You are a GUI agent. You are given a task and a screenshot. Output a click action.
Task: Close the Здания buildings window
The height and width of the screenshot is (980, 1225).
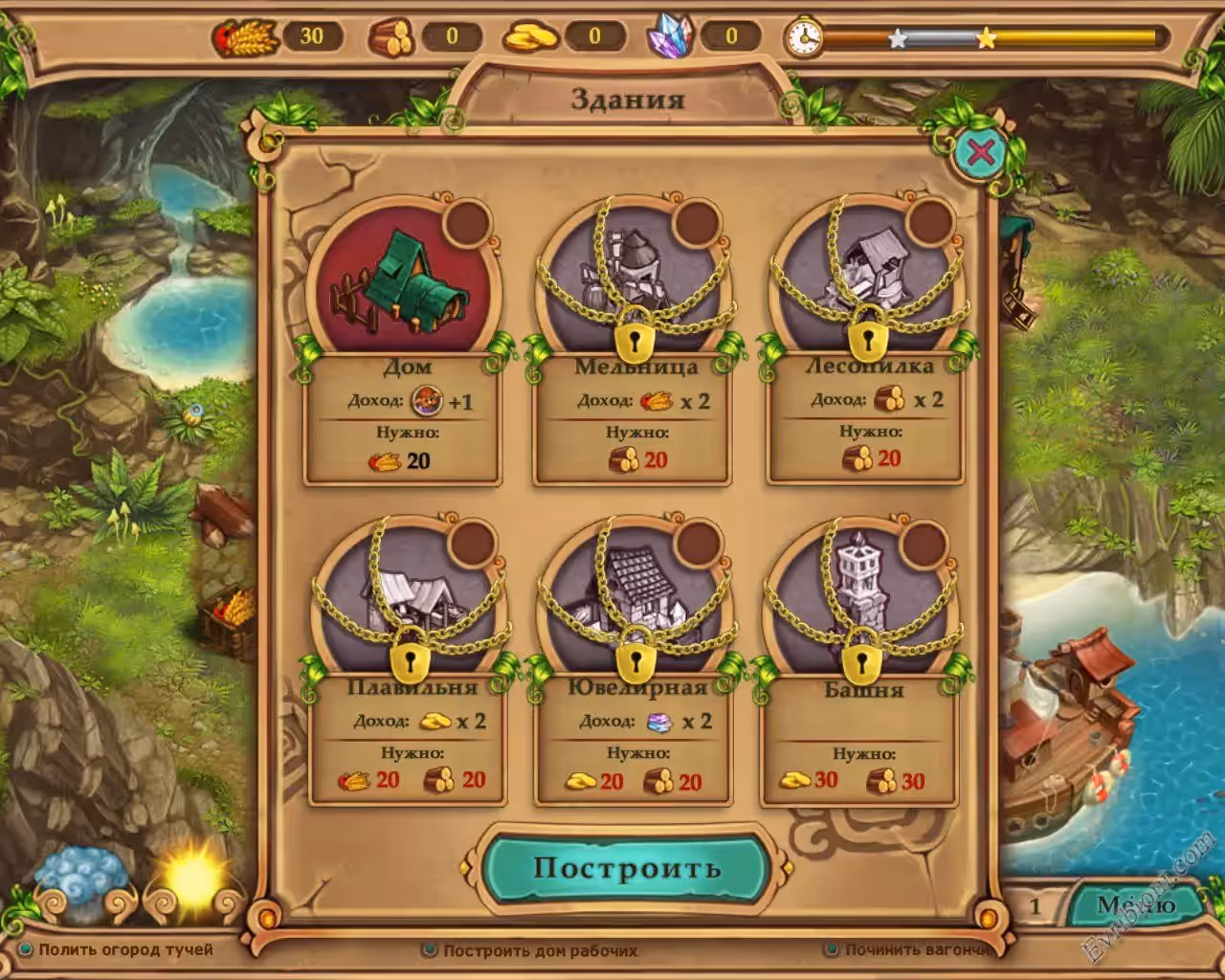(981, 152)
